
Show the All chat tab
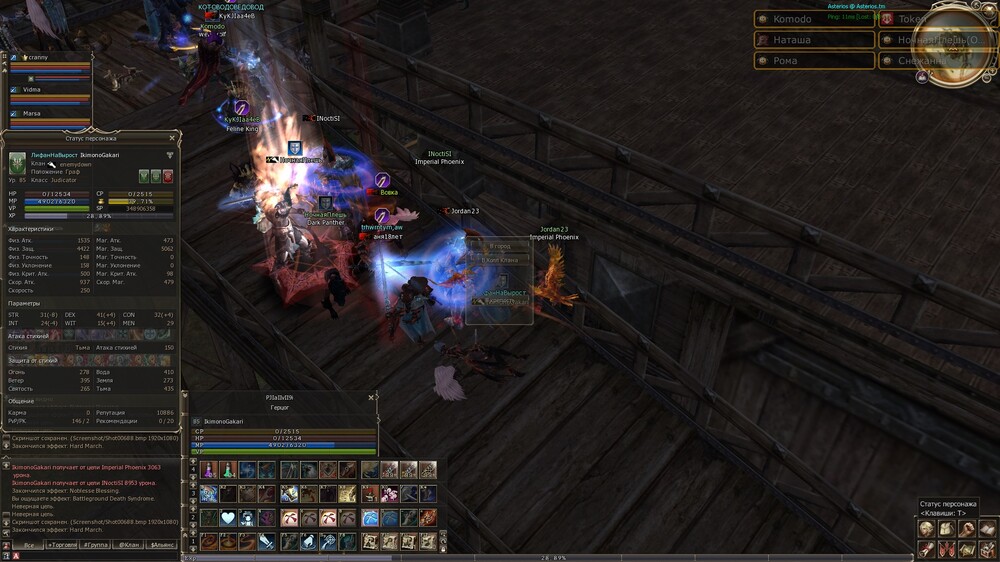(28, 545)
